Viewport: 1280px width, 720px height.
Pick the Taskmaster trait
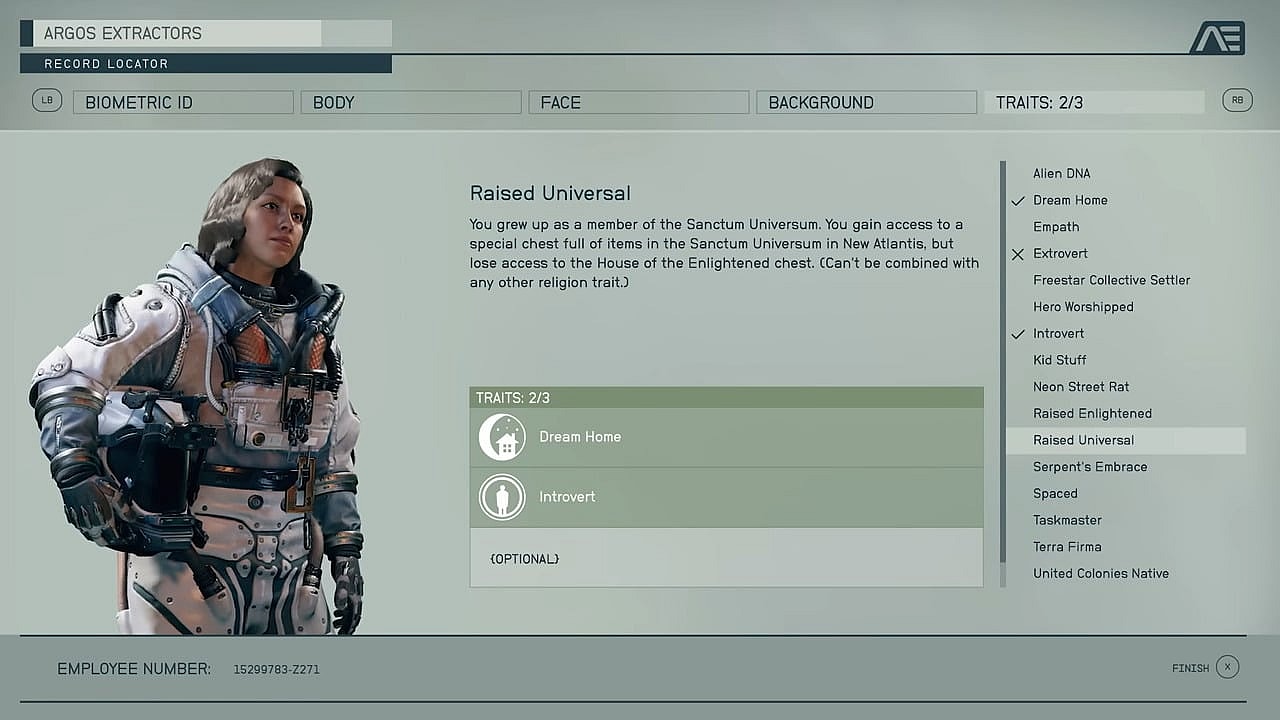1067,520
